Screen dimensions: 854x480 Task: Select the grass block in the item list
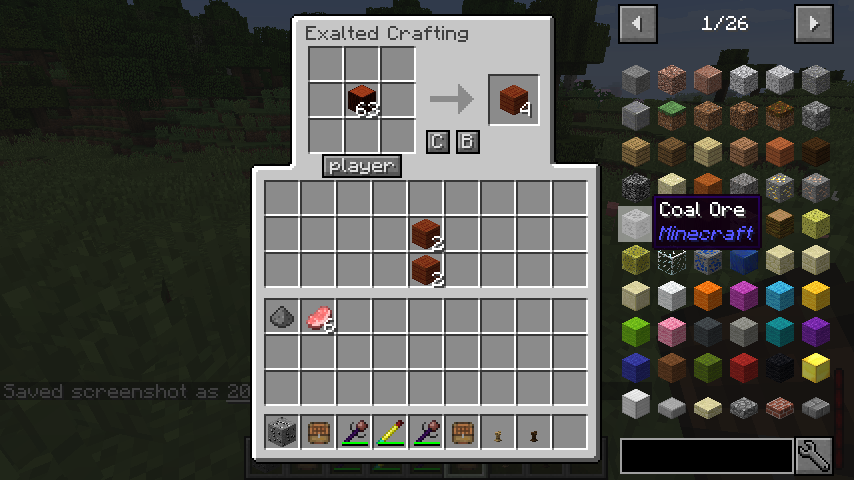[x=672, y=115]
